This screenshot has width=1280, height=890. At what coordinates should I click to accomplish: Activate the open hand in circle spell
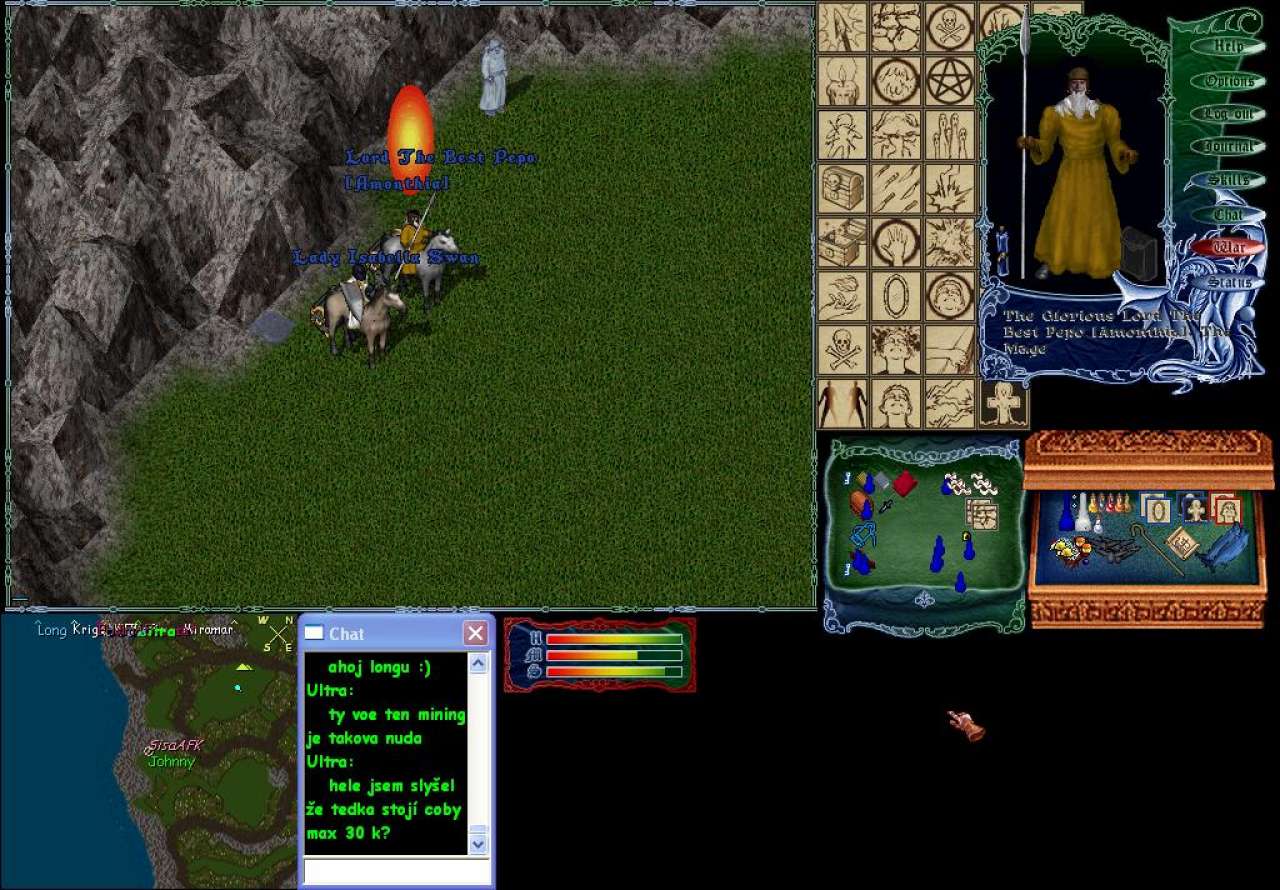[896, 242]
